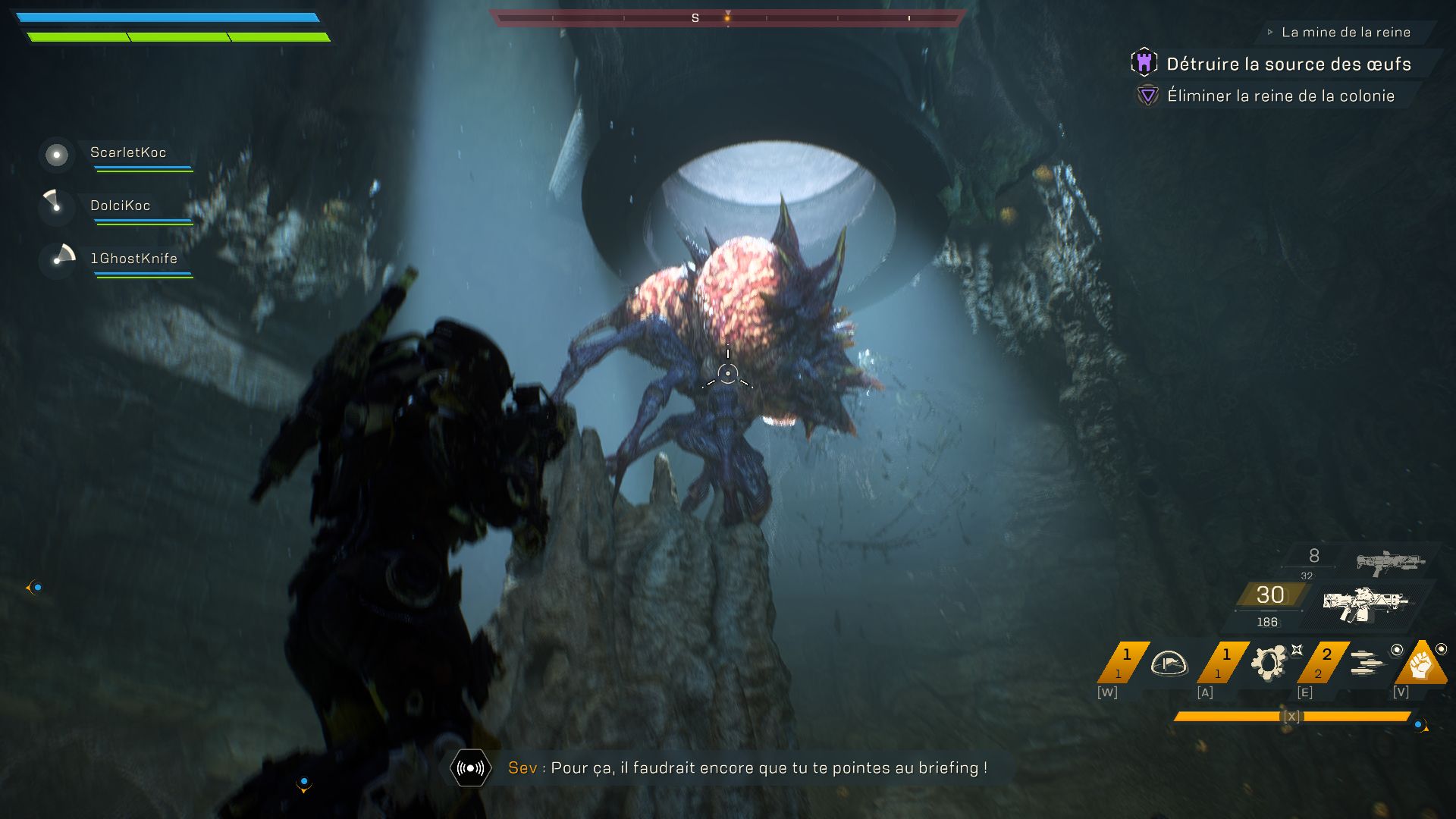Select the 'Éliminer la reine de la colonie' sub-objective
Screen dimensions: 1456x819
(x=1280, y=96)
